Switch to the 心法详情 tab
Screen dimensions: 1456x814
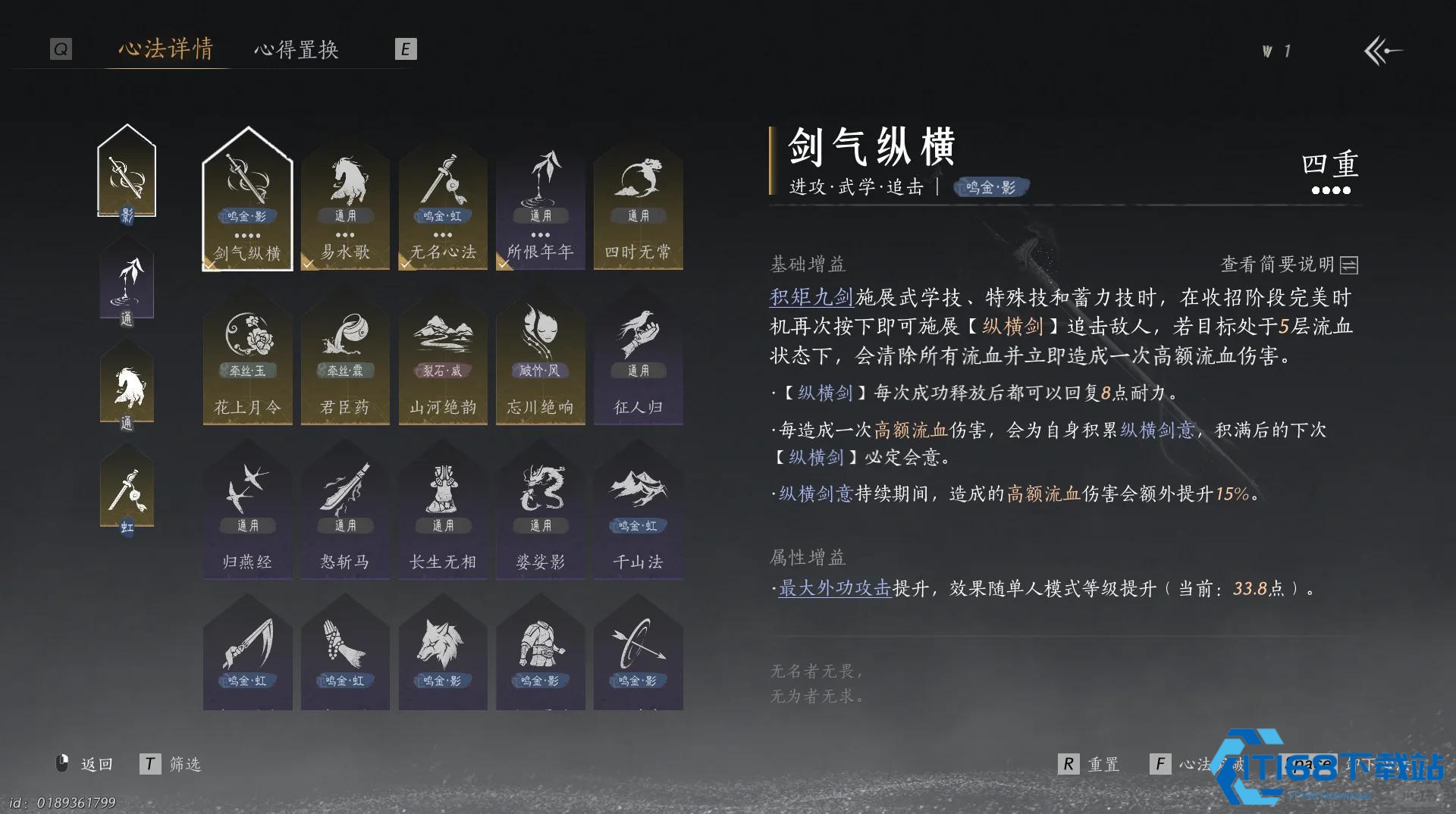coord(165,50)
